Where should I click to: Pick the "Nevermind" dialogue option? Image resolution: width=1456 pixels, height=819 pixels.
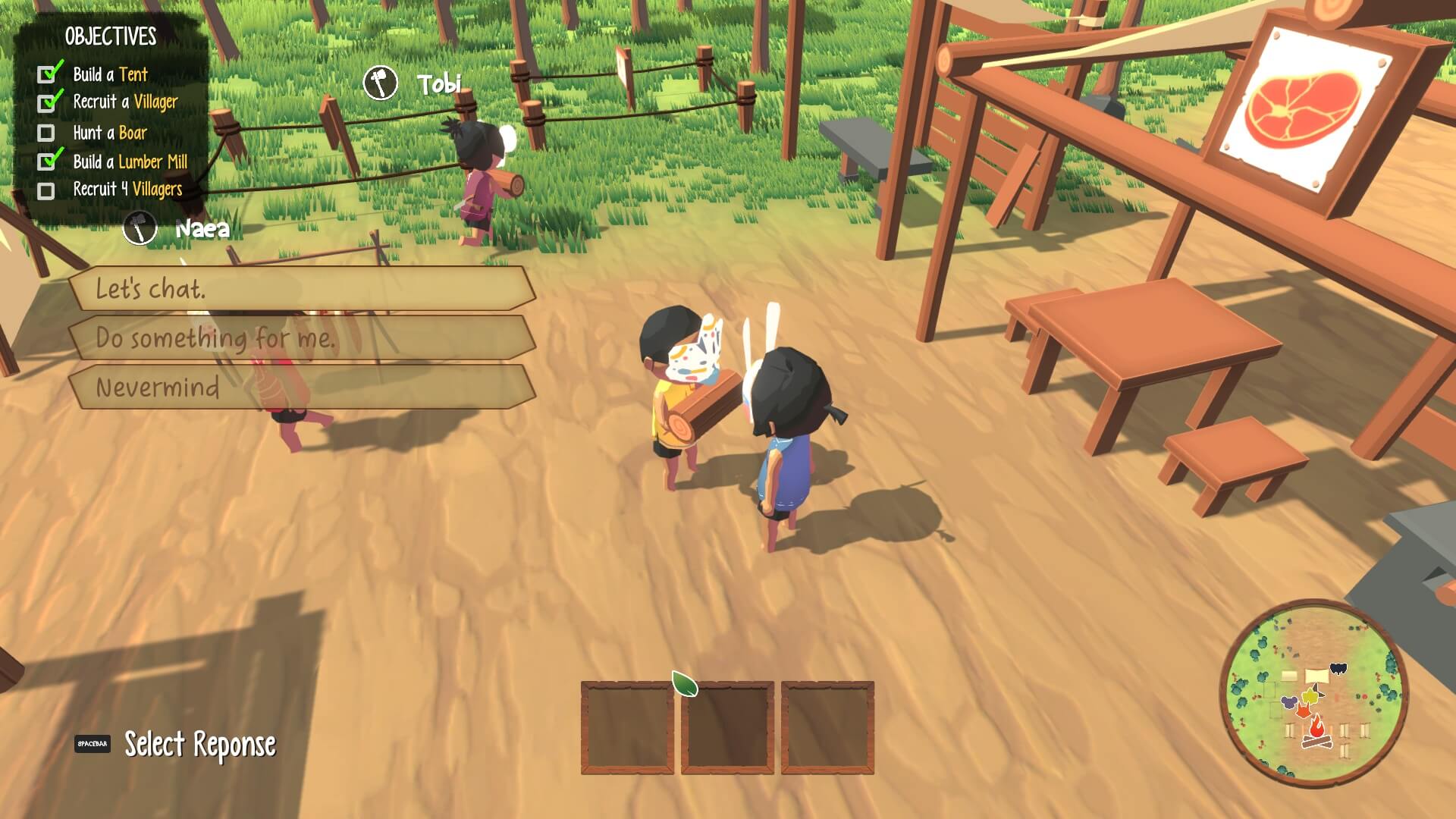302,388
